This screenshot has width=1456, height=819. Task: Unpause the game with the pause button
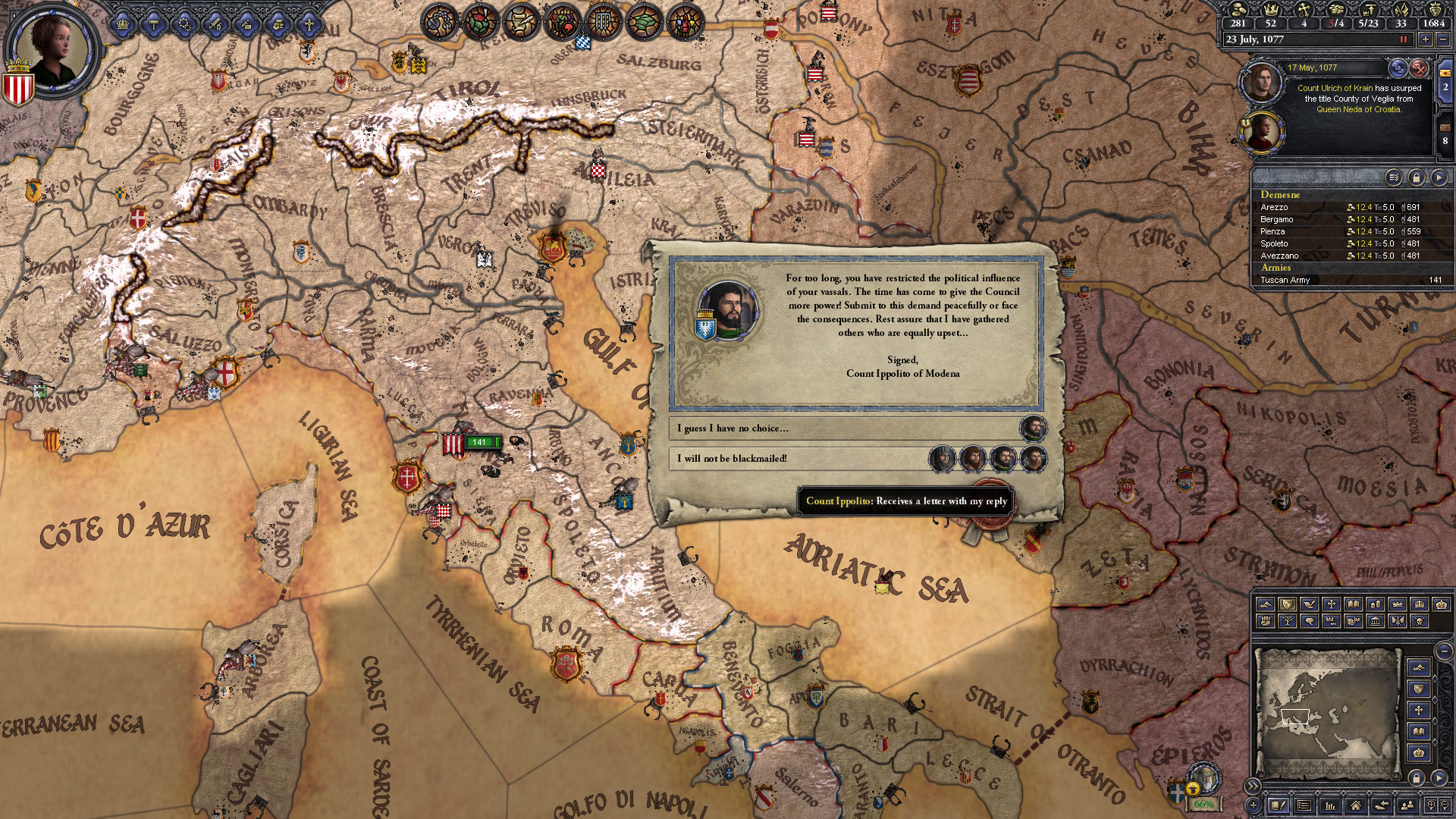pyautogui.click(x=1404, y=39)
